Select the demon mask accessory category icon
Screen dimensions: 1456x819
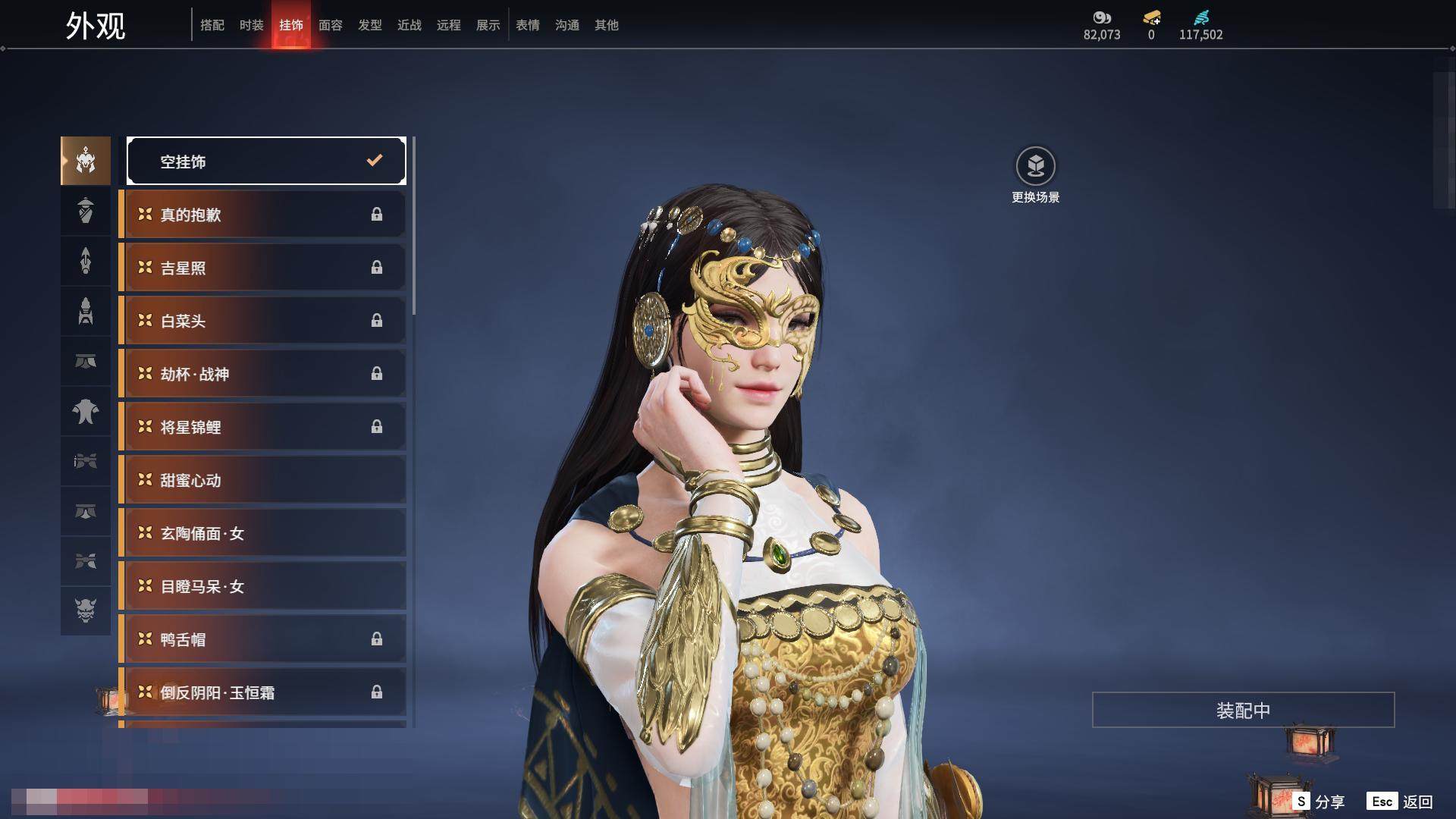click(x=86, y=610)
